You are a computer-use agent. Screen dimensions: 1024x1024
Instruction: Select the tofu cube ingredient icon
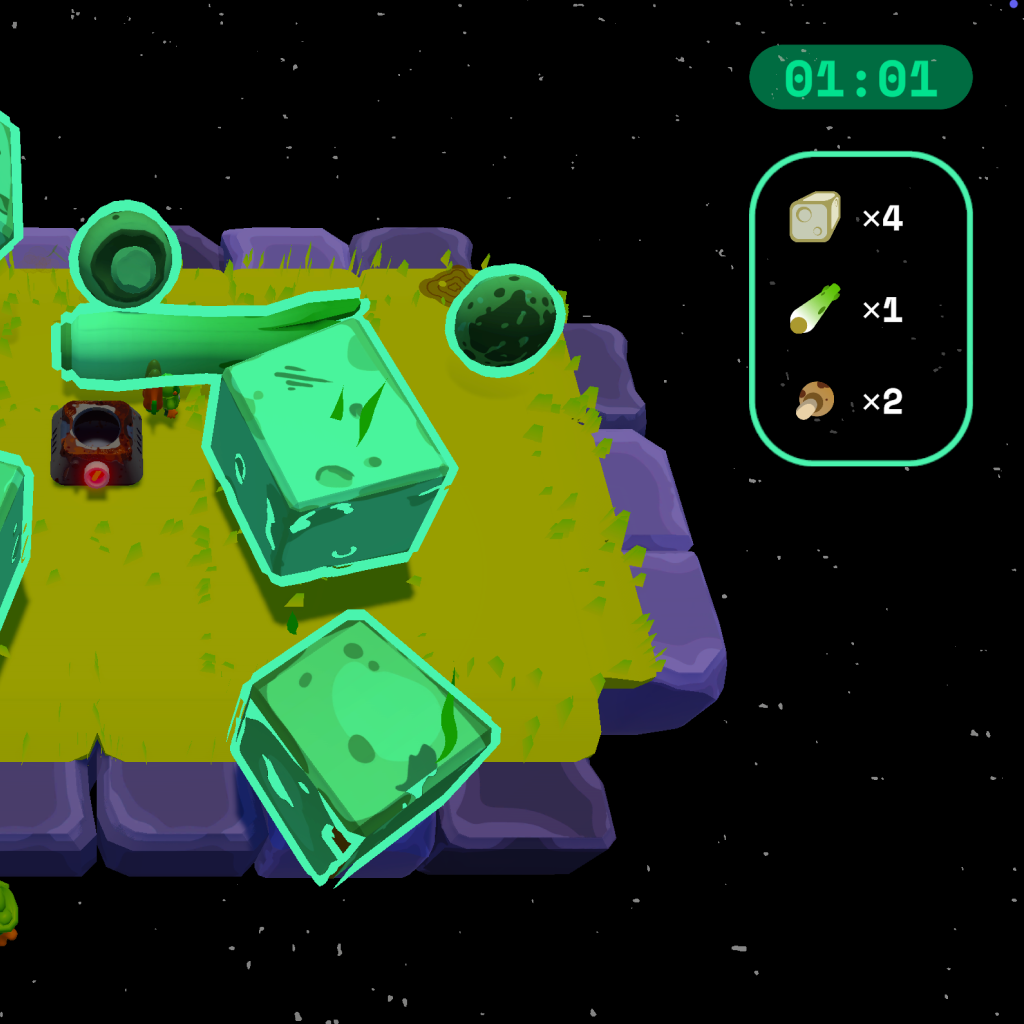[814, 217]
